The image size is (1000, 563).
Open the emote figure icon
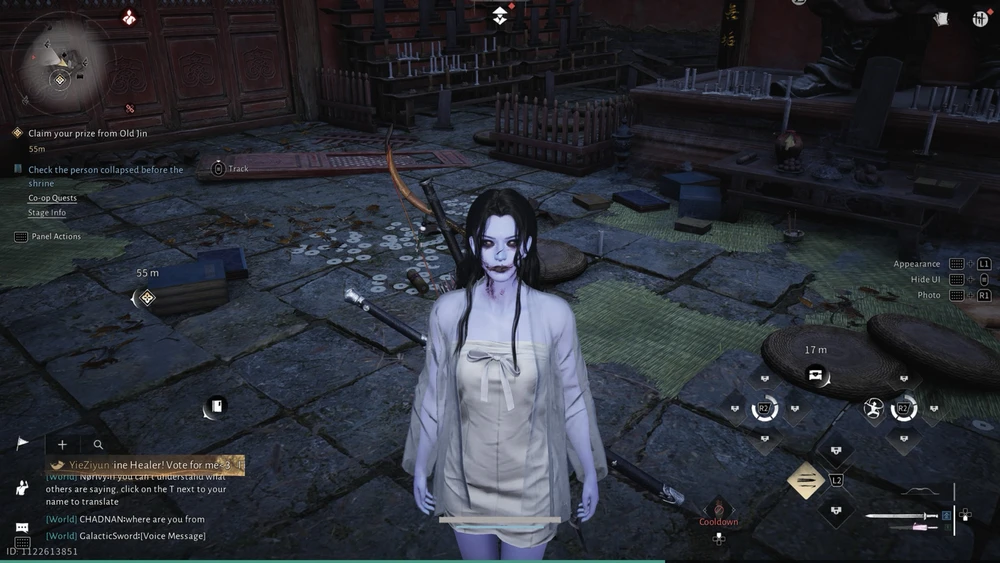coord(22,487)
